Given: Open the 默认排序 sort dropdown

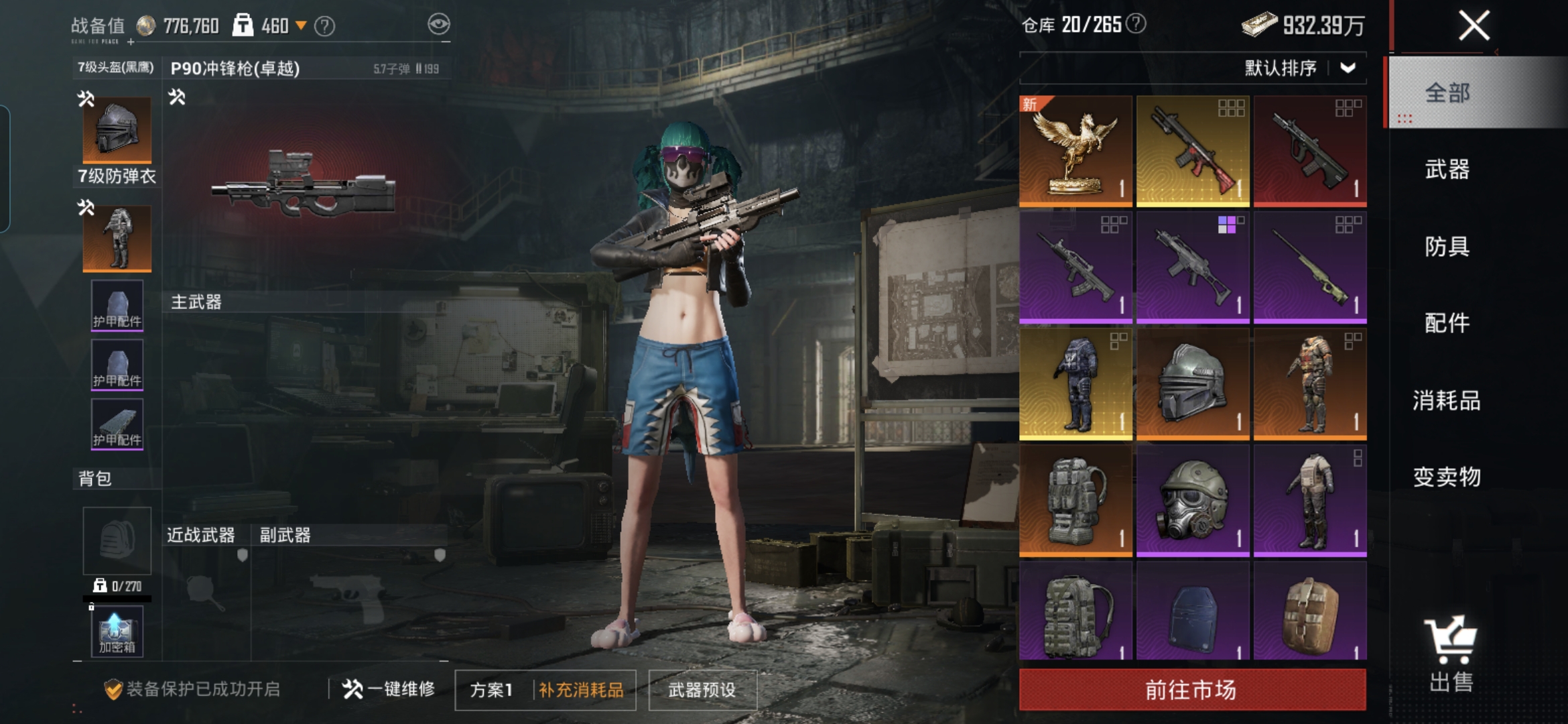Looking at the screenshot, I should (1299, 68).
